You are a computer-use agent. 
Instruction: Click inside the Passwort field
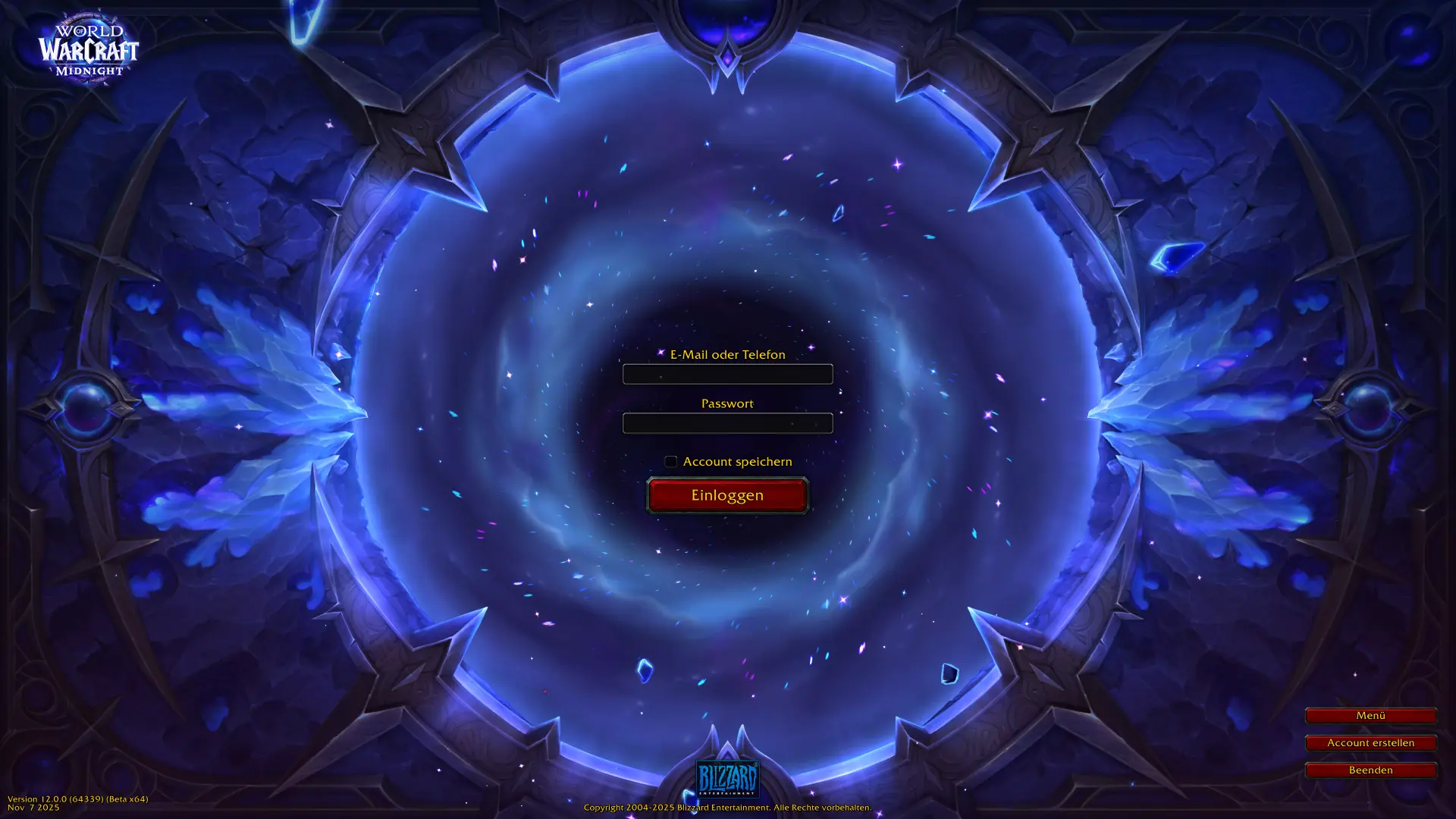(x=727, y=422)
